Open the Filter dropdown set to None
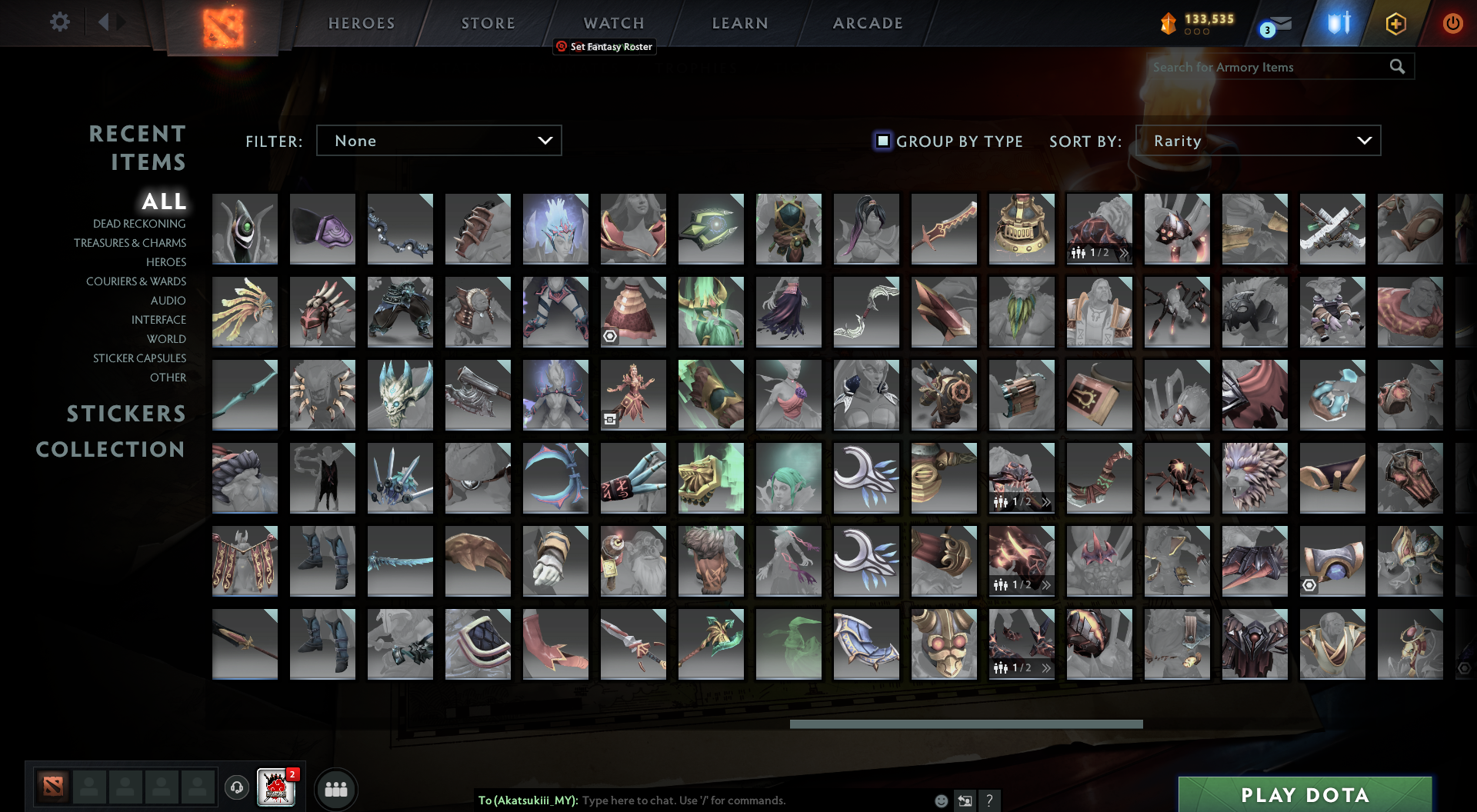 point(438,141)
